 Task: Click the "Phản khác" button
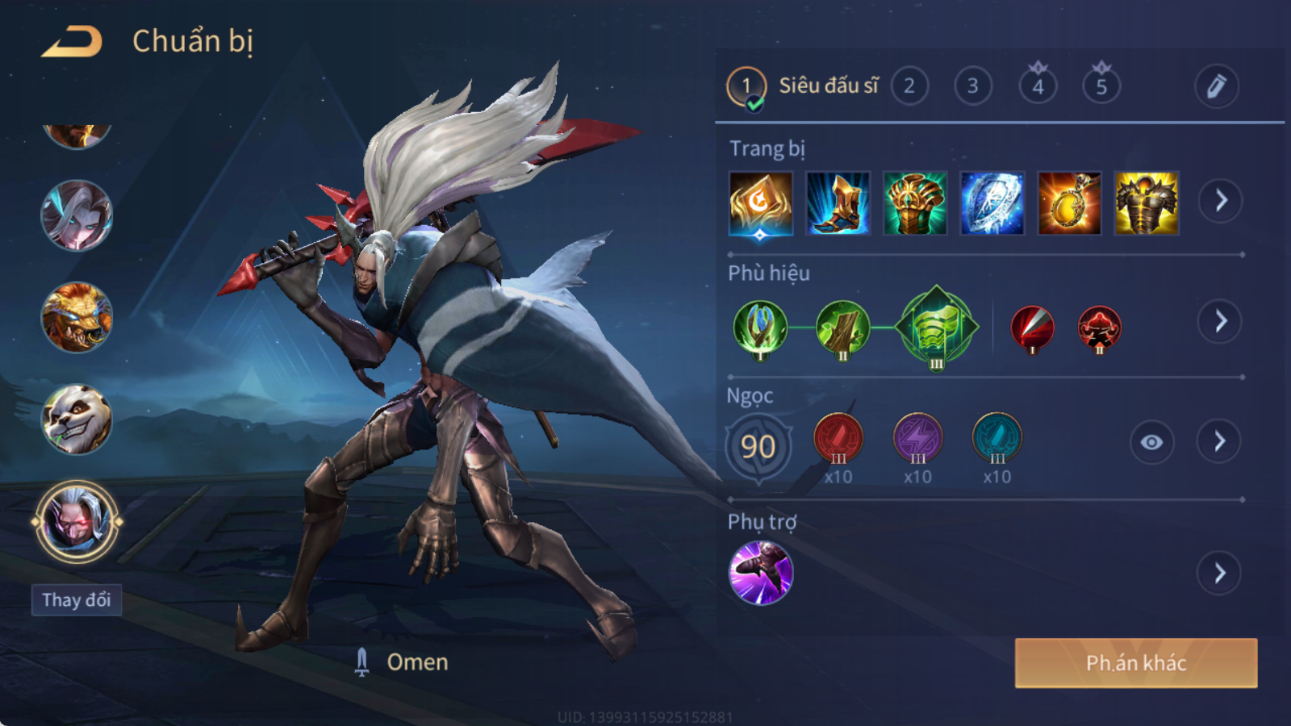pyautogui.click(x=1136, y=664)
